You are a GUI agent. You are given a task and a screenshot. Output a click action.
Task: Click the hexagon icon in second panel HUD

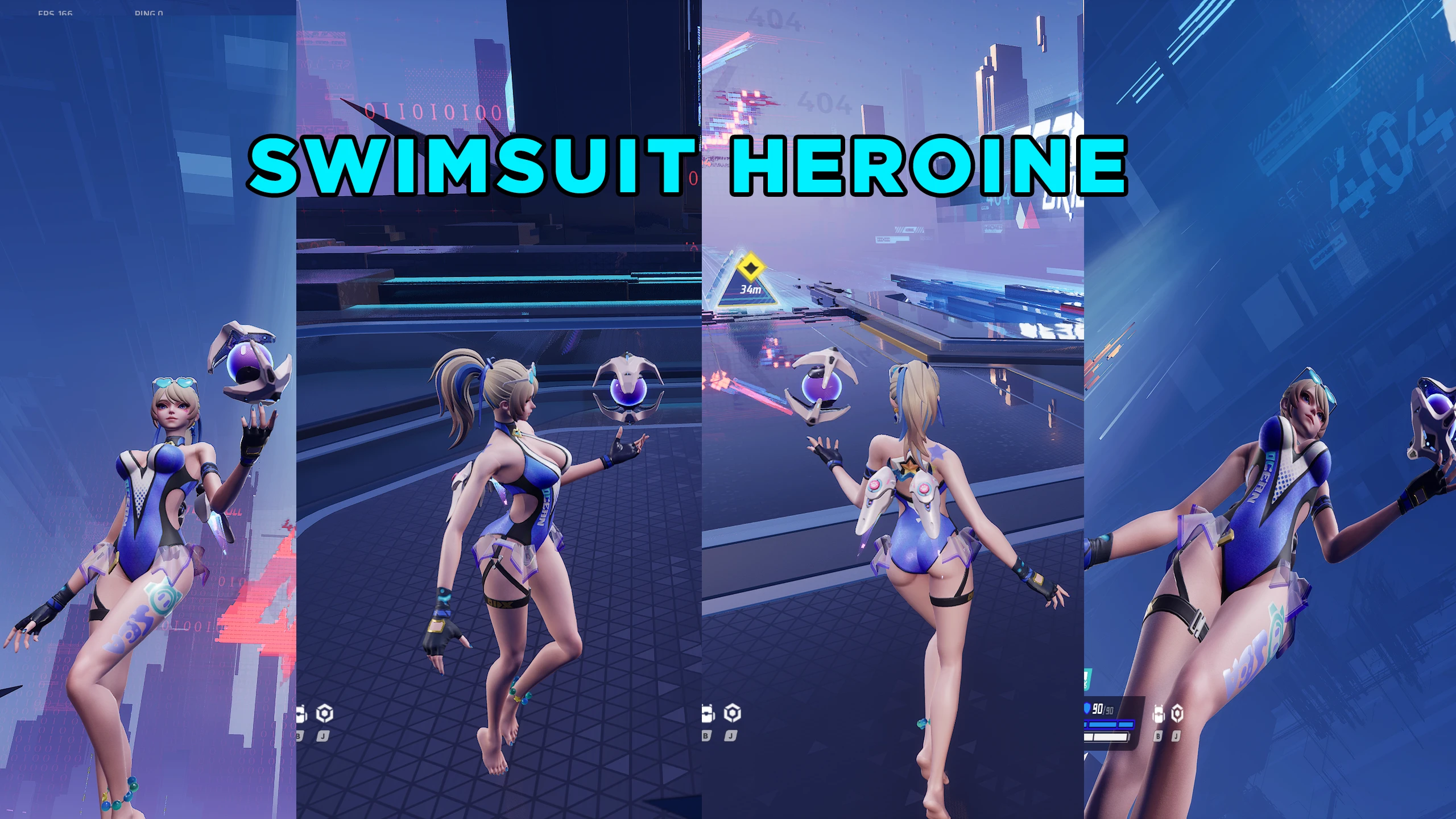coord(325,713)
